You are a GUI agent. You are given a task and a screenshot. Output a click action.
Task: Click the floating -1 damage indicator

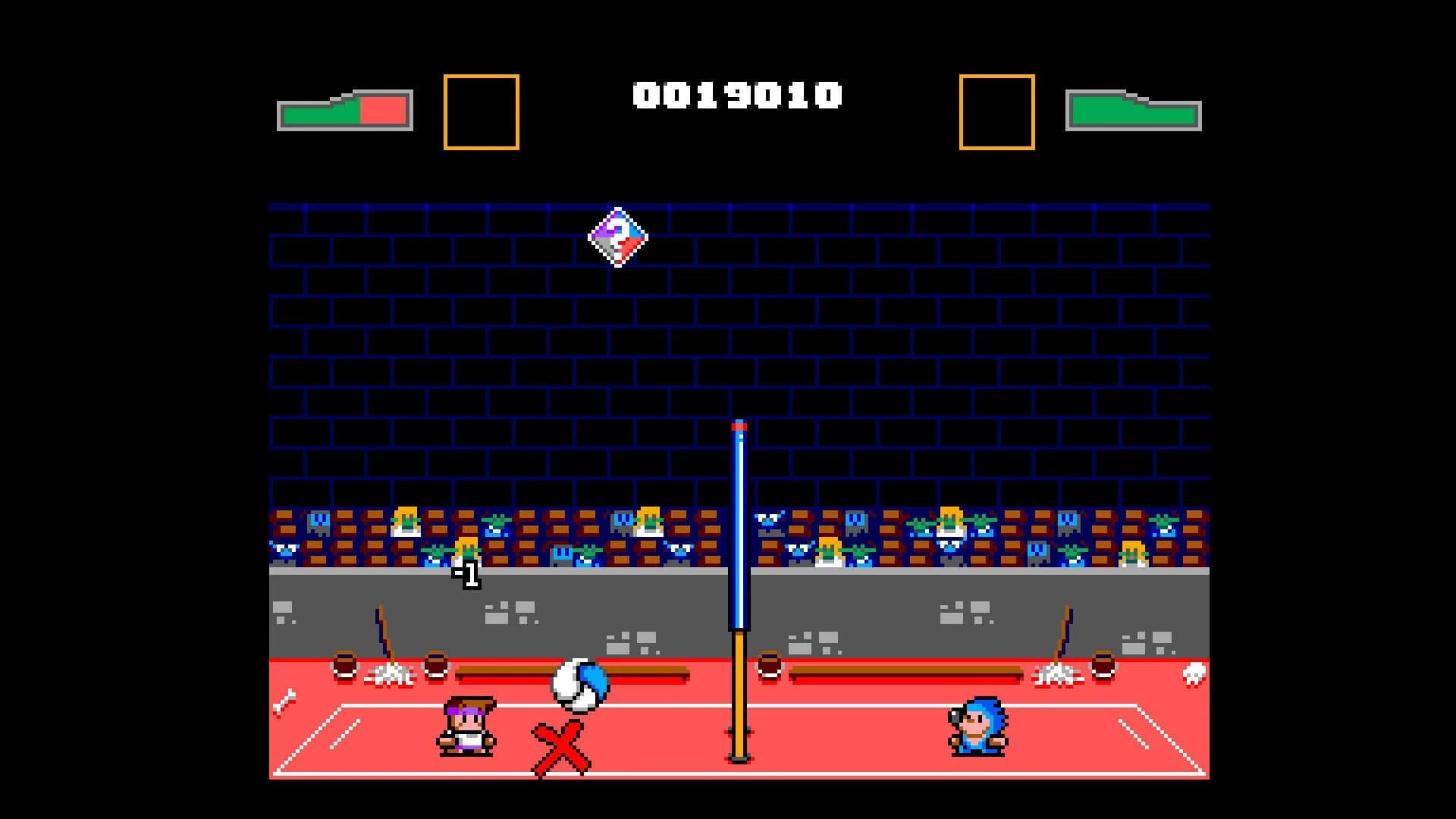466,575
